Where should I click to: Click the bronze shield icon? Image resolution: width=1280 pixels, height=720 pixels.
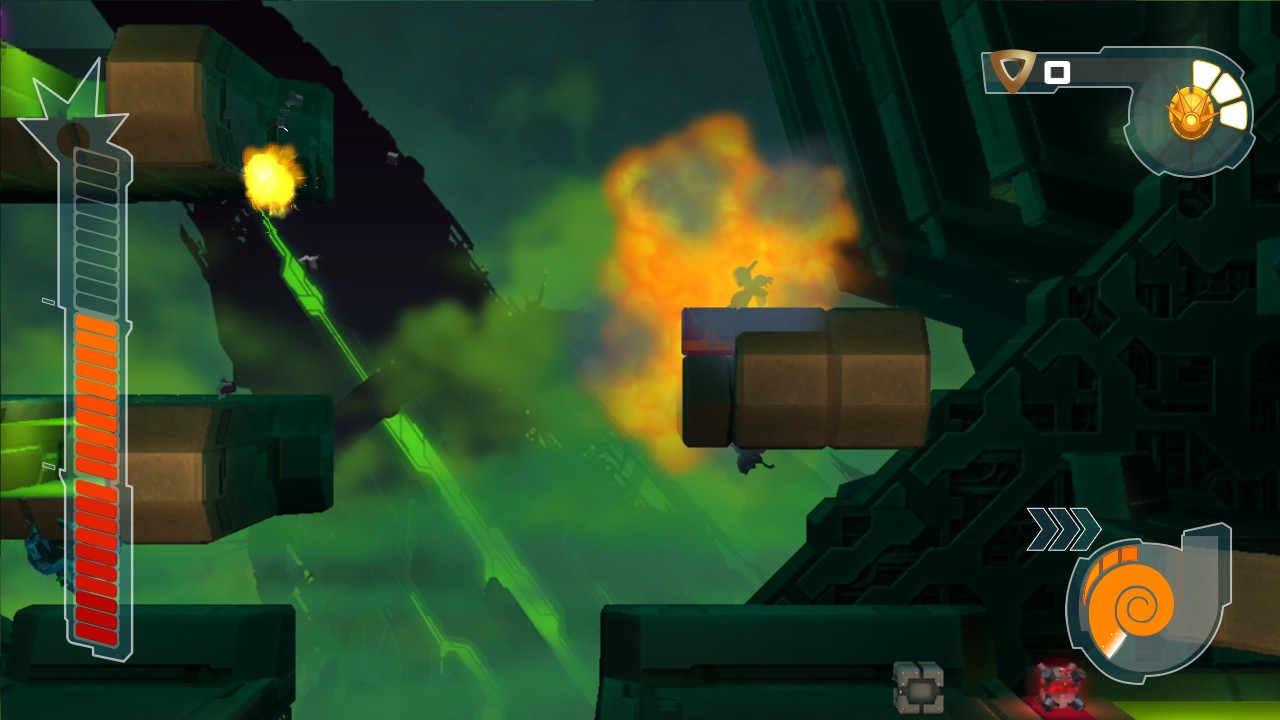click(x=1016, y=72)
